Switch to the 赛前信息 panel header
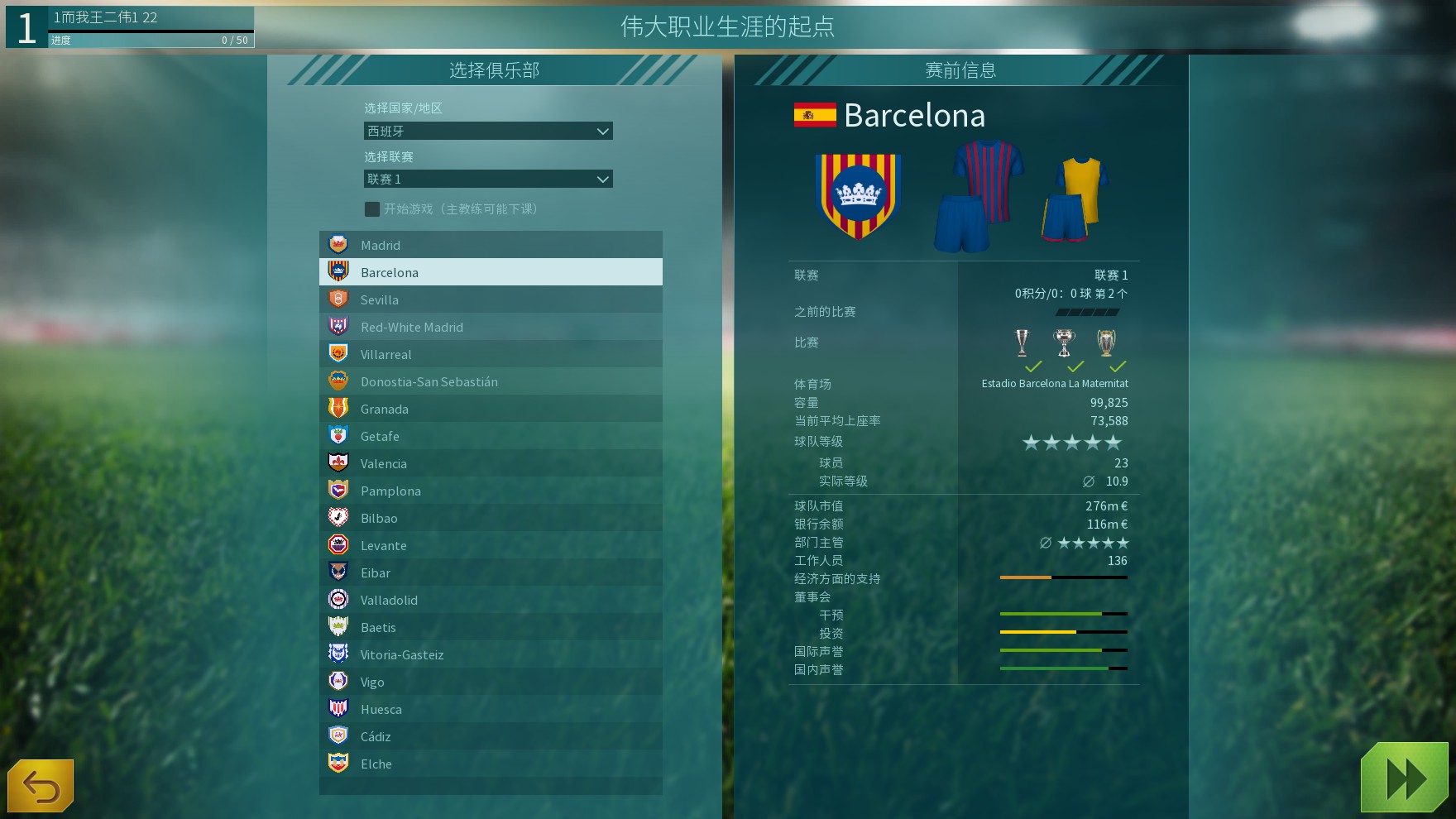The width and height of the screenshot is (1456, 819). (962, 70)
